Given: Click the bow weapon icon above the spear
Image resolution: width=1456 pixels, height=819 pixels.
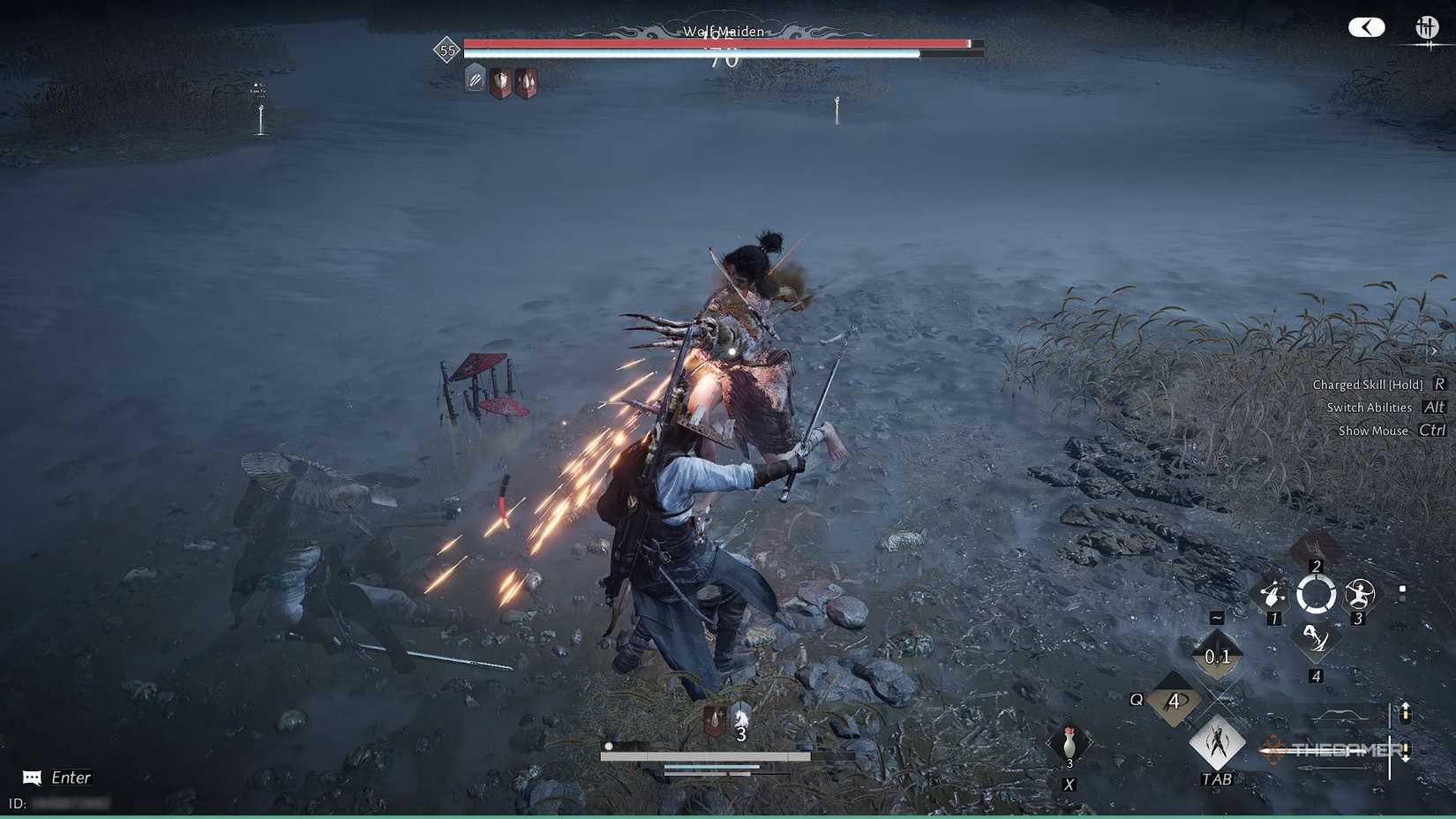Looking at the screenshot, I should pos(1341,713).
